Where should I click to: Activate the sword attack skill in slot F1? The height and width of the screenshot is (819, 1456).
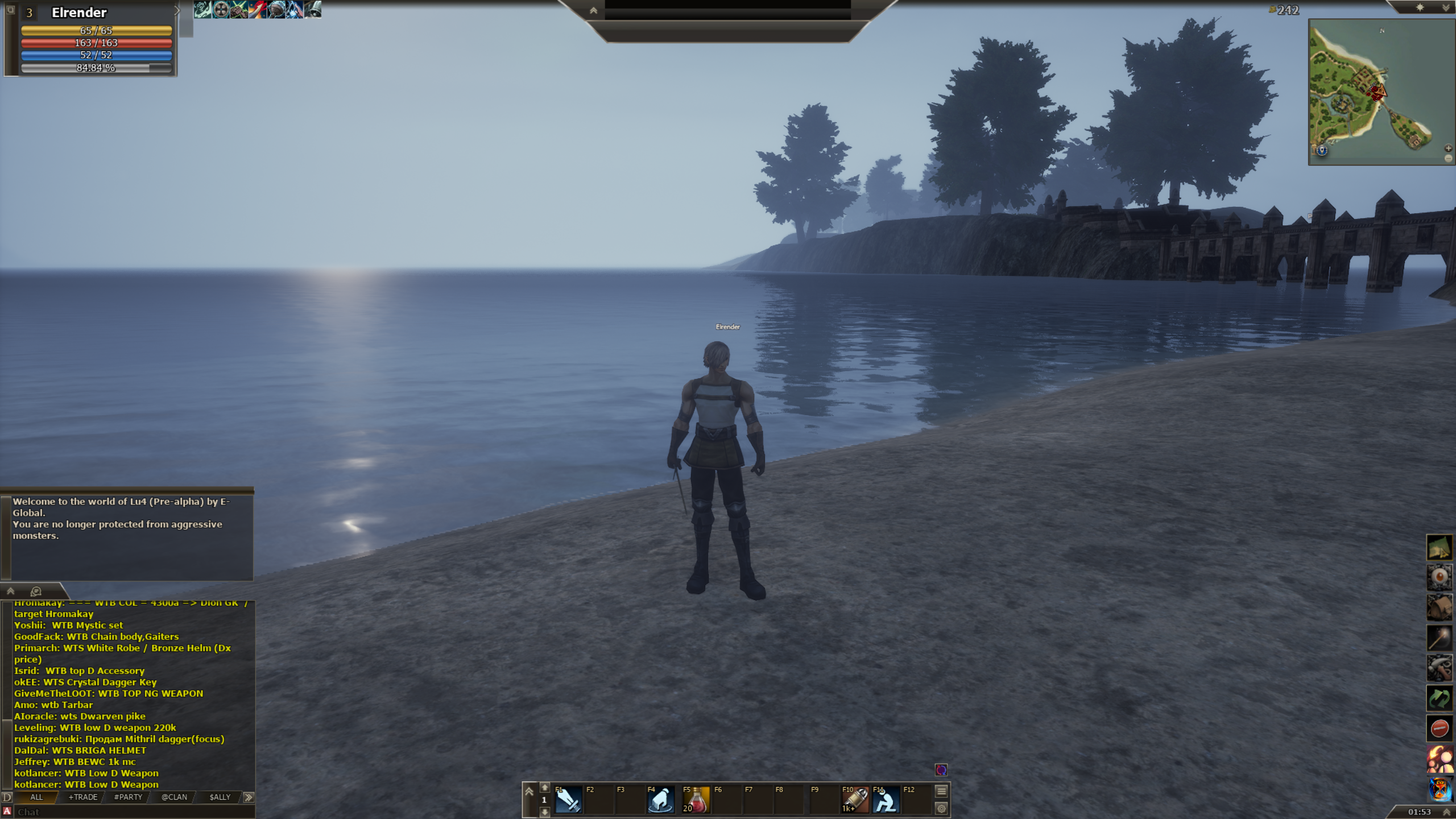[x=568, y=800]
